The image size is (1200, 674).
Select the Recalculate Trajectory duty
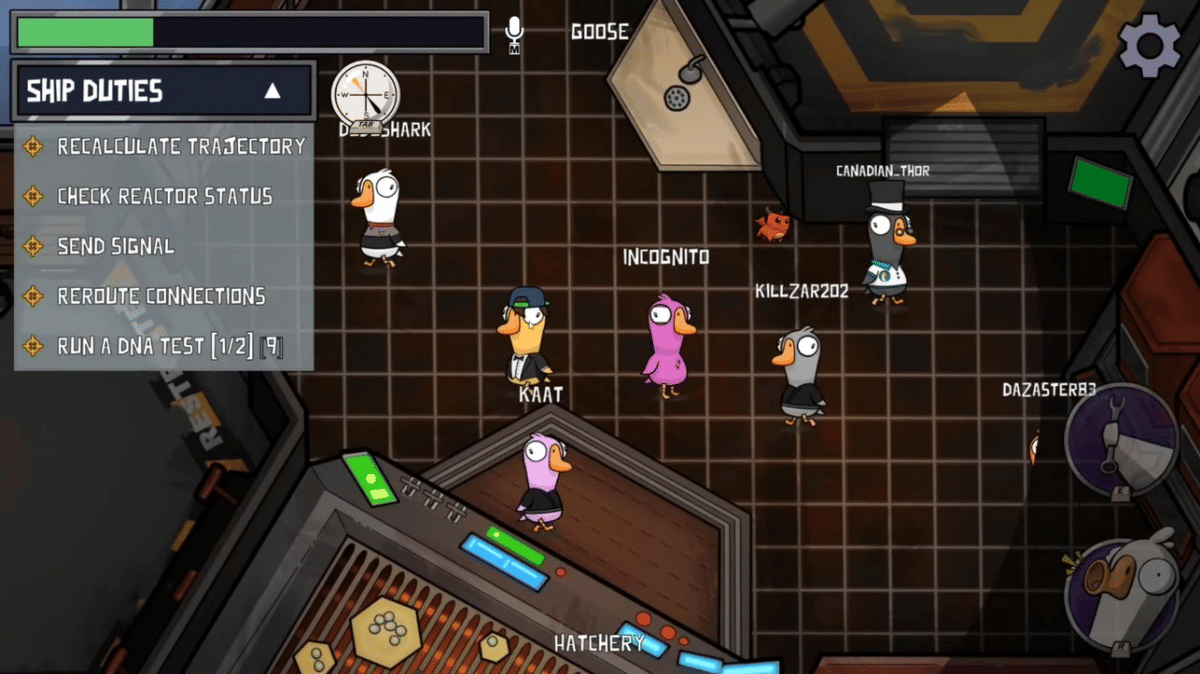180,146
